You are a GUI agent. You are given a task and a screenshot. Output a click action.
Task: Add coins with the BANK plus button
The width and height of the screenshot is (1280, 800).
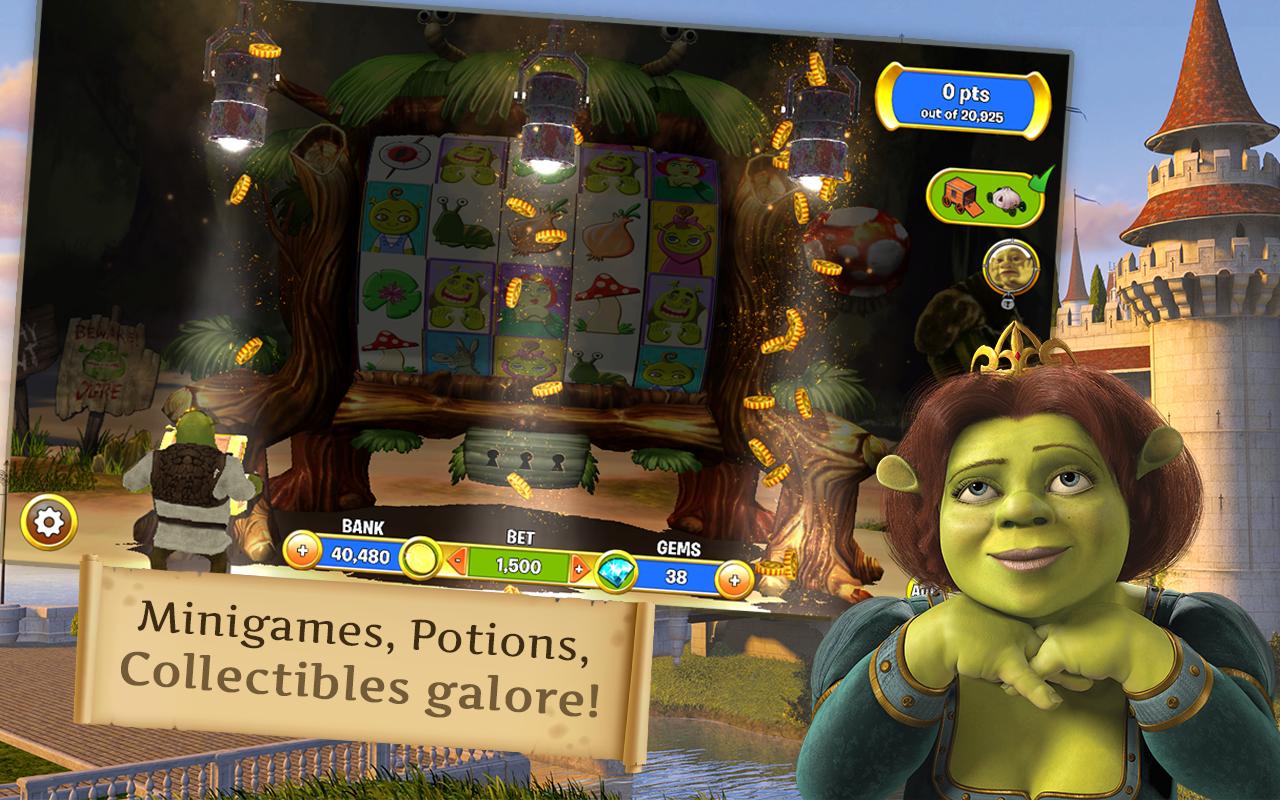tap(303, 549)
